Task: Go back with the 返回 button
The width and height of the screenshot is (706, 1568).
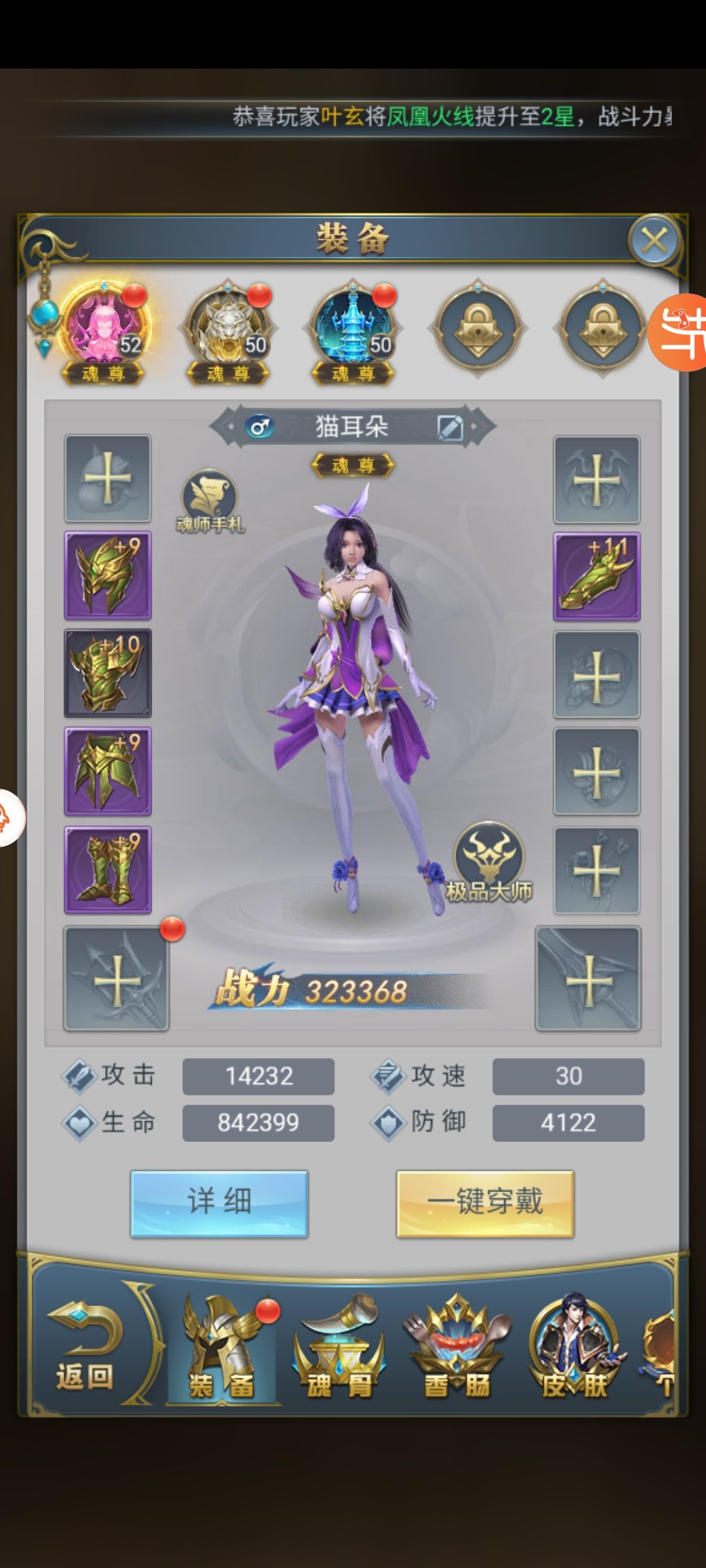Action: [x=85, y=1346]
